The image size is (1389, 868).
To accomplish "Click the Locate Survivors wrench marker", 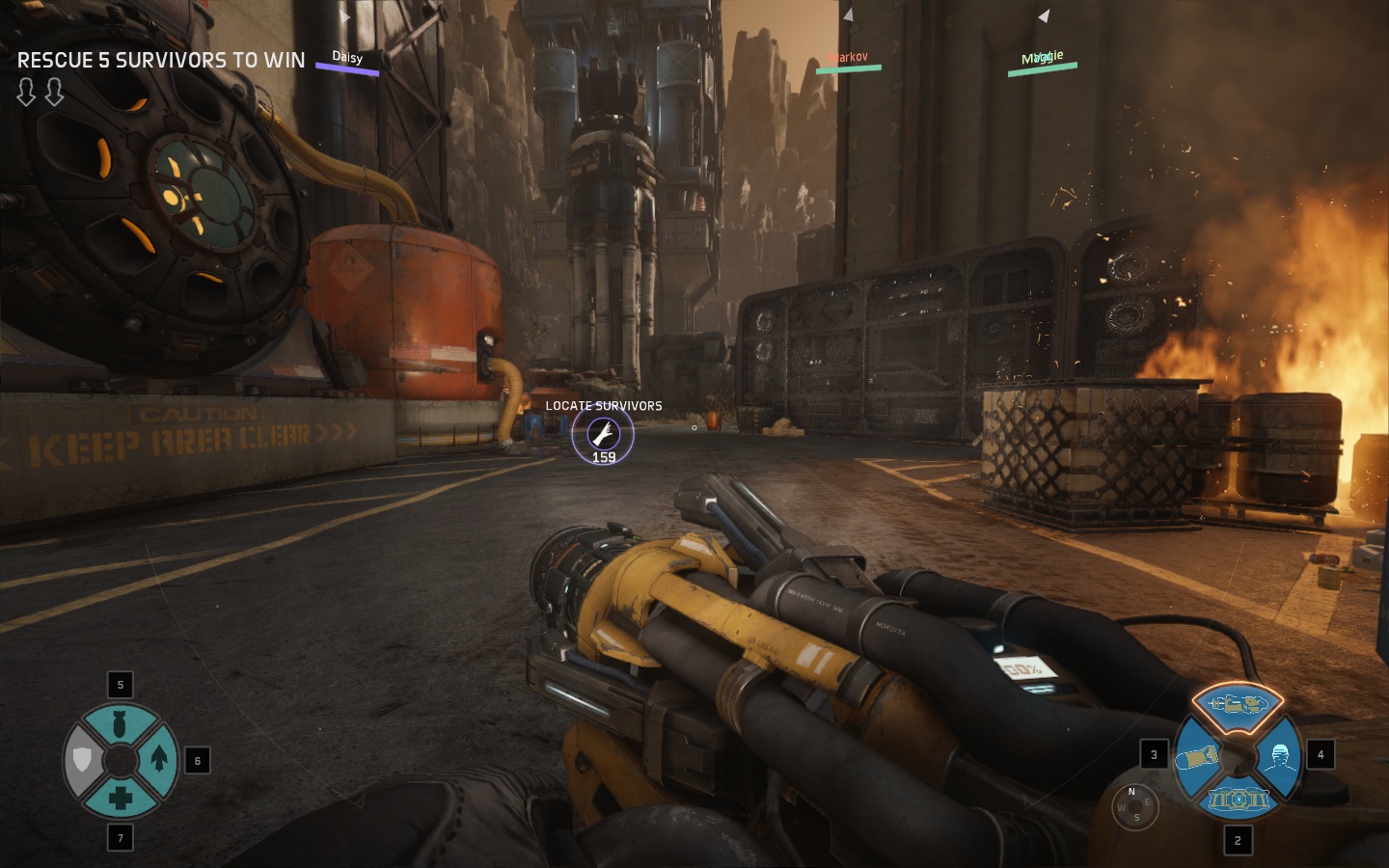I will 603,435.
